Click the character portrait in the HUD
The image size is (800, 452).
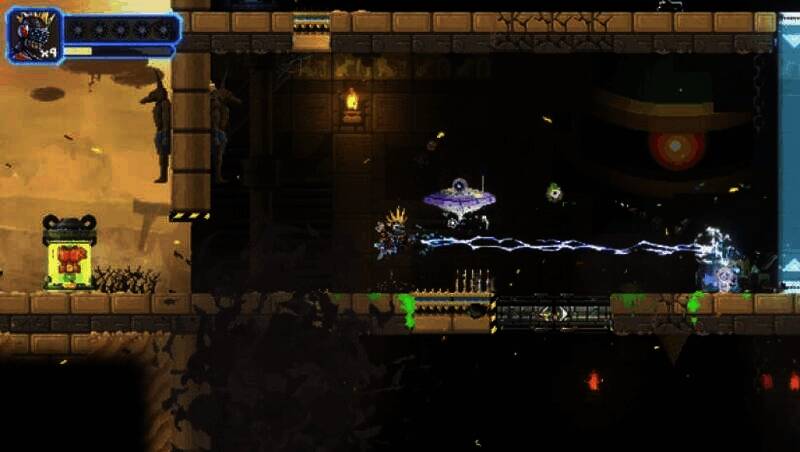[34, 35]
